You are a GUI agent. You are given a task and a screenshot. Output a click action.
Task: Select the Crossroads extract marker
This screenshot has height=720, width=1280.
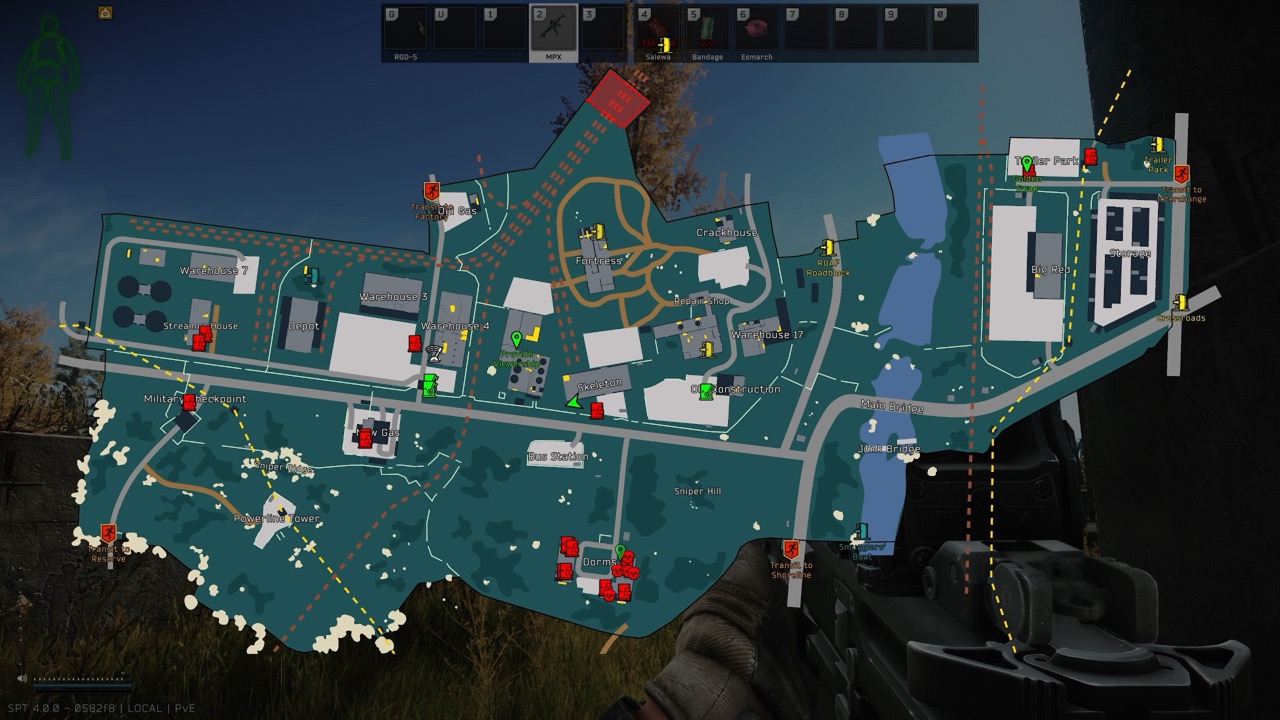coord(1181,302)
